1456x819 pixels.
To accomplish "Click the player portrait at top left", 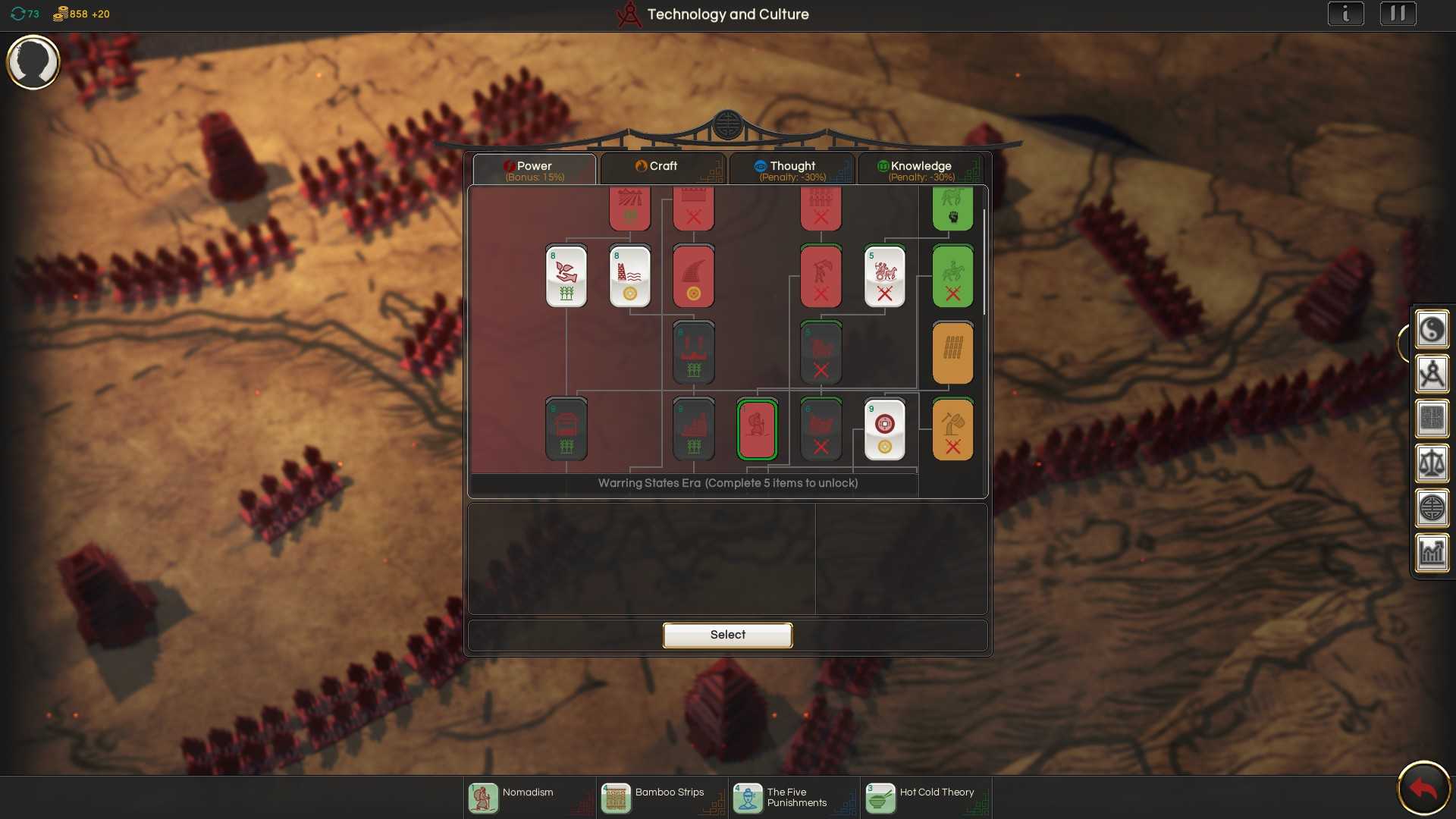I will pos(33,62).
